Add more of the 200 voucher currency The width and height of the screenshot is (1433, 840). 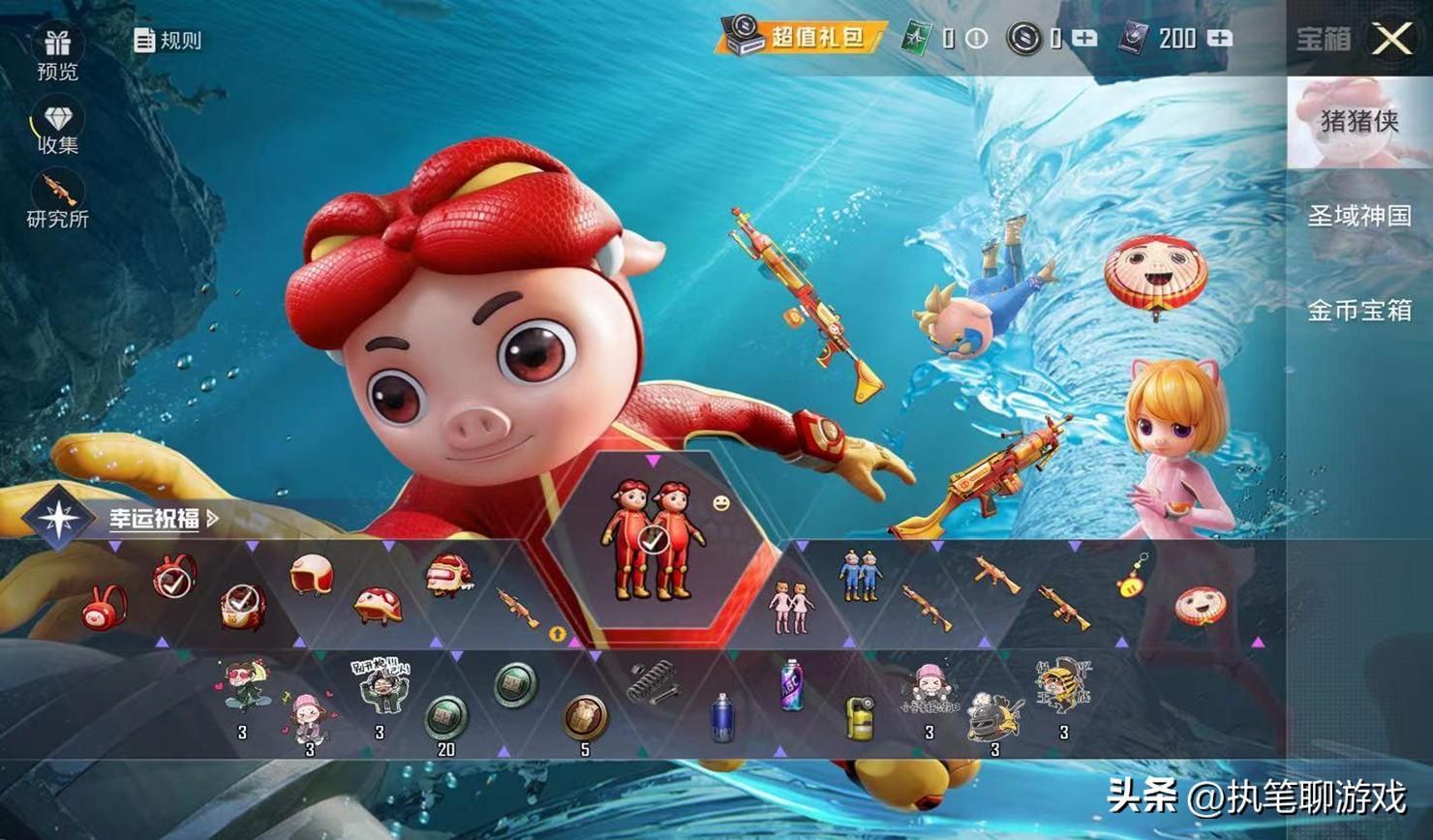(1221, 39)
